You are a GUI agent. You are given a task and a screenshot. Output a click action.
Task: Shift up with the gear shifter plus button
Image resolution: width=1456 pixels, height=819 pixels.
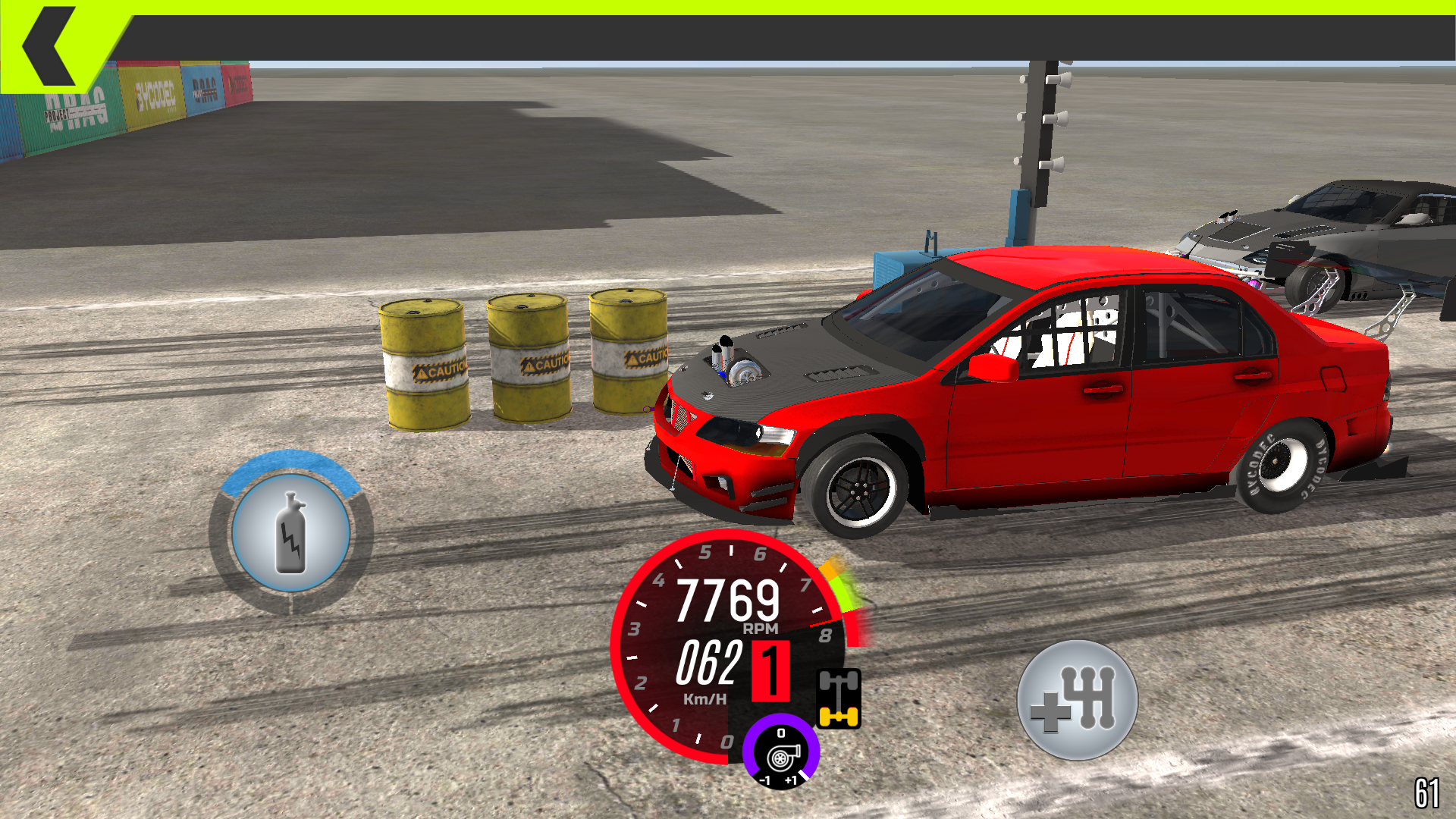click(1077, 700)
